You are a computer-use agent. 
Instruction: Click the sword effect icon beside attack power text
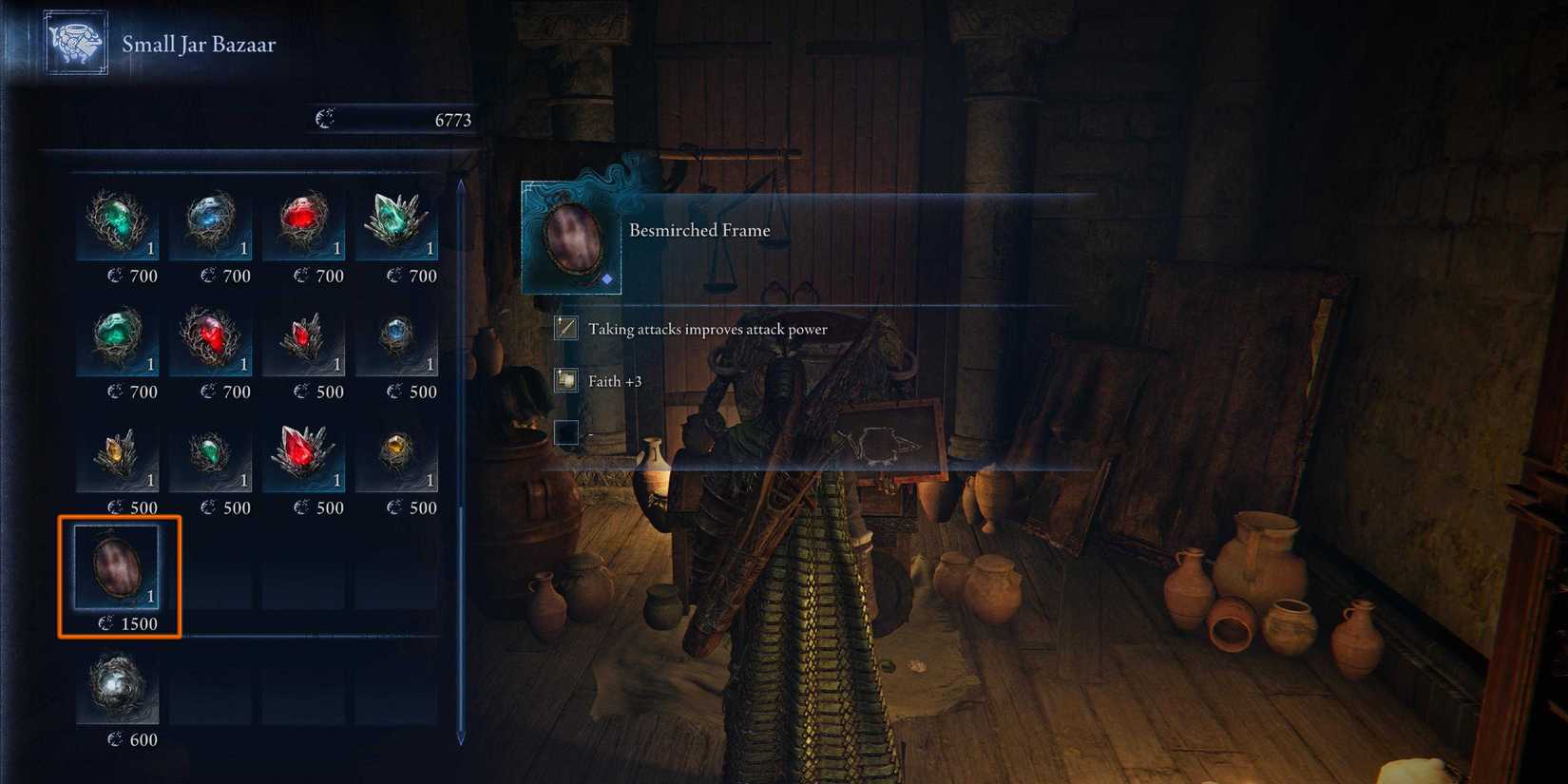[565, 329]
